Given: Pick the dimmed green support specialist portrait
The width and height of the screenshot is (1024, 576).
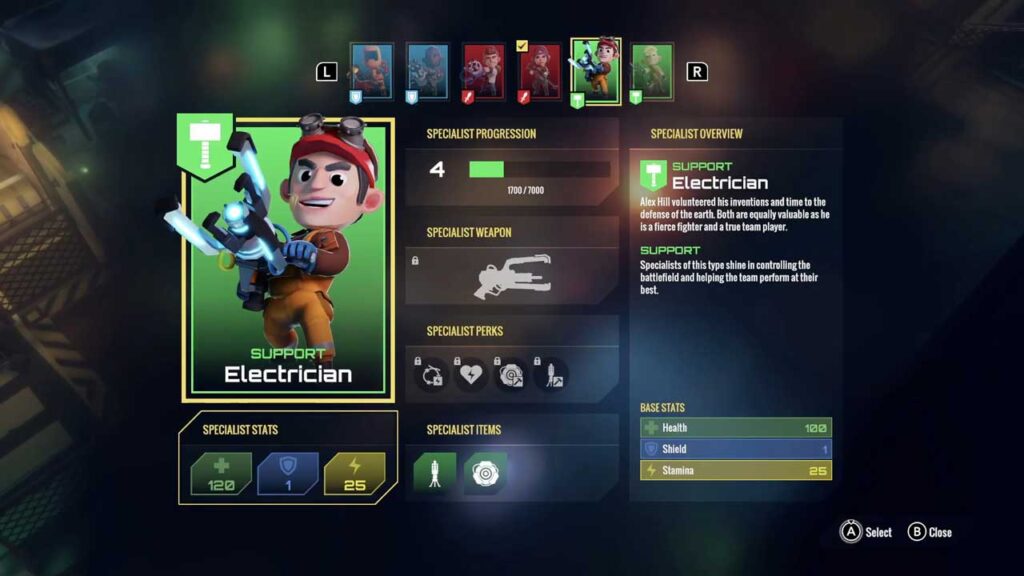Looking at the screenshot, I should (x=652, y=71).
